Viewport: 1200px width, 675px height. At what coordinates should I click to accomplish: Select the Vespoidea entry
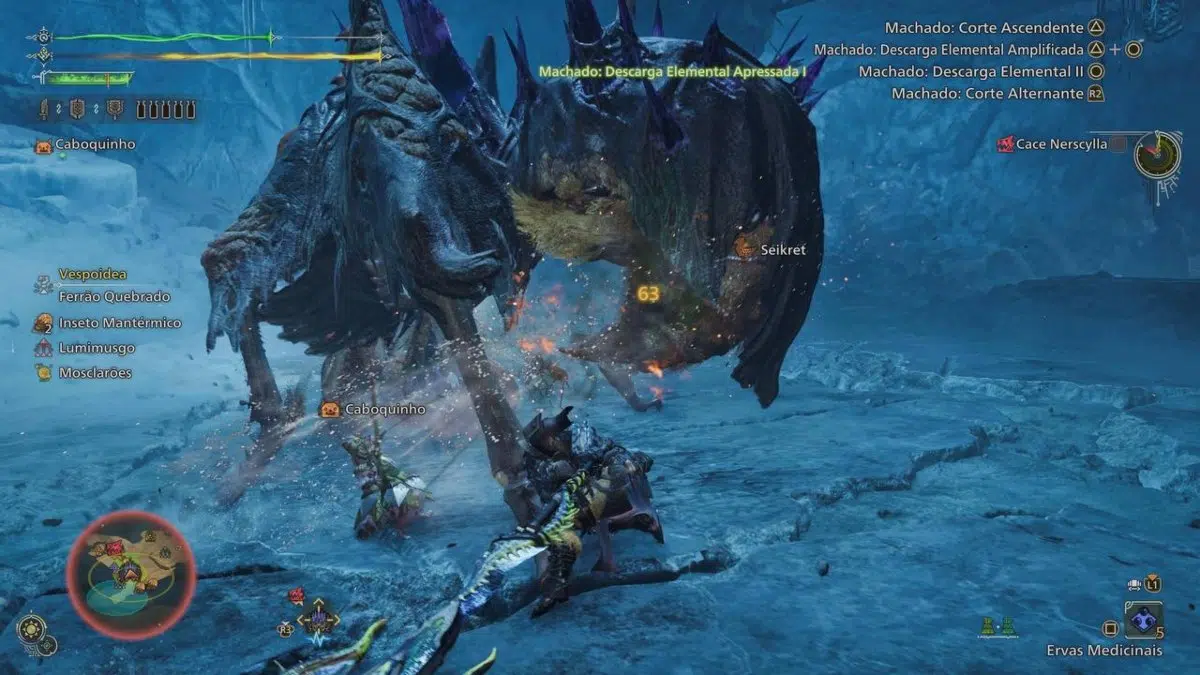click(92, 274)
